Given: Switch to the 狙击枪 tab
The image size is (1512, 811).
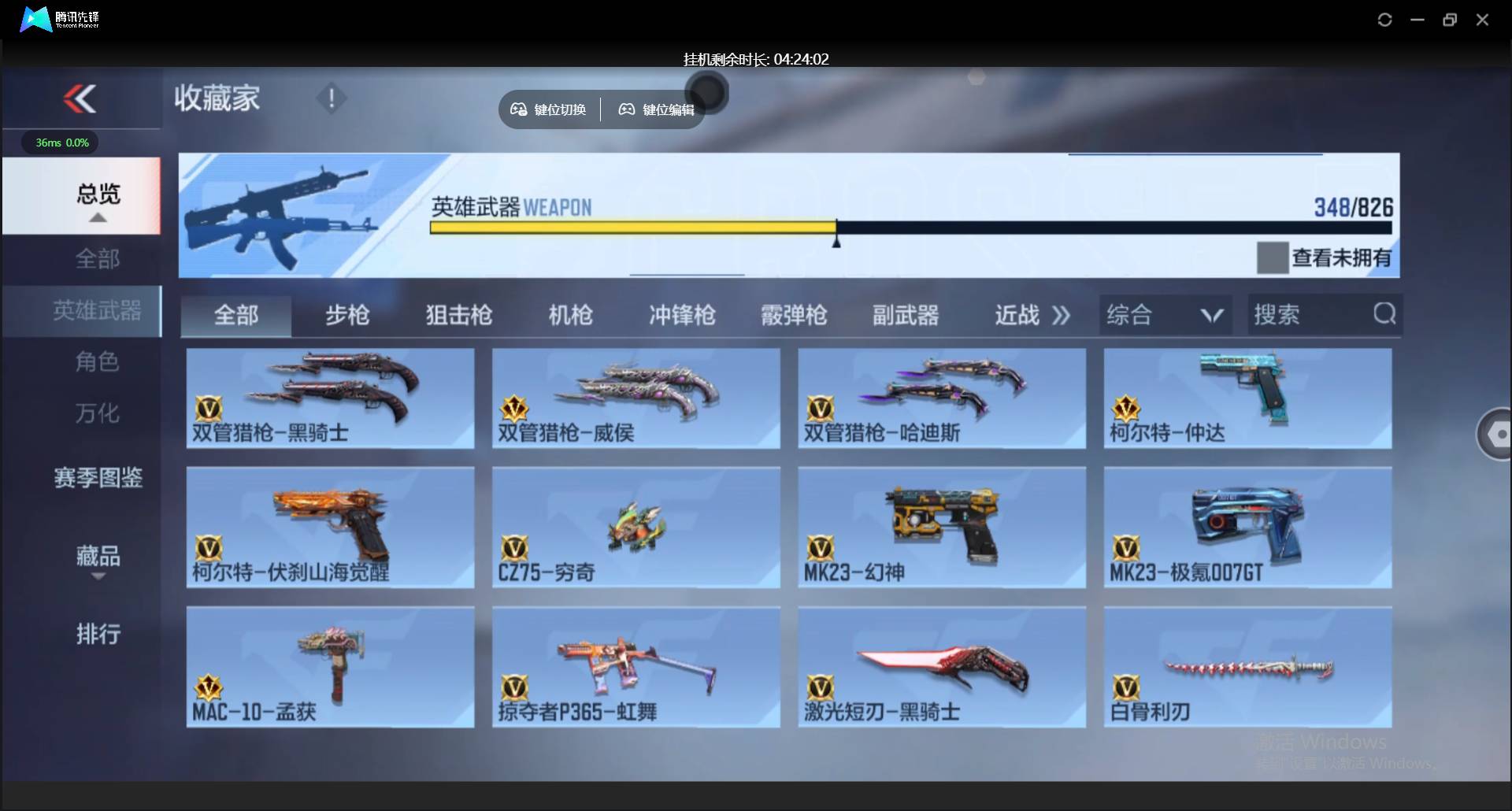Looking at the screenshot, I should click(x=458, y=314).
